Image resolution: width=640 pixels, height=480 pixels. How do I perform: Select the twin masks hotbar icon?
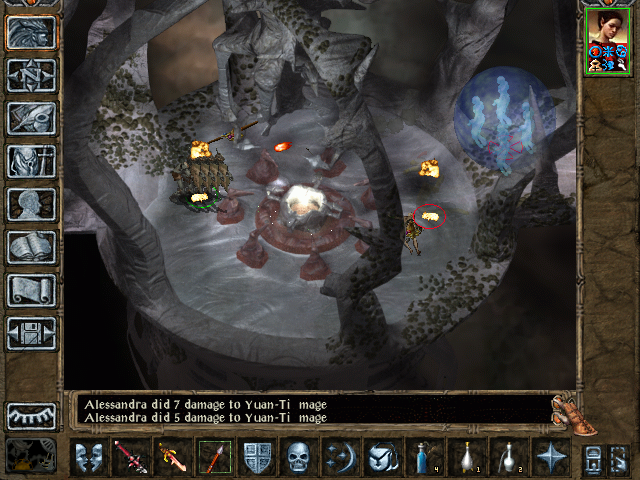click(x=89, y=458)
